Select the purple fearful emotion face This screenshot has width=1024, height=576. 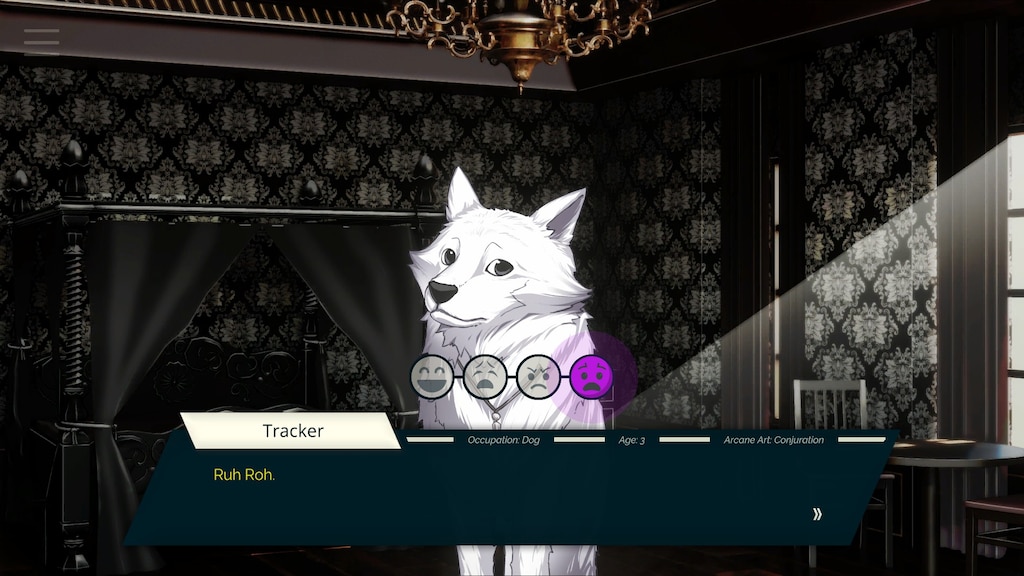(x=590, y=377)
